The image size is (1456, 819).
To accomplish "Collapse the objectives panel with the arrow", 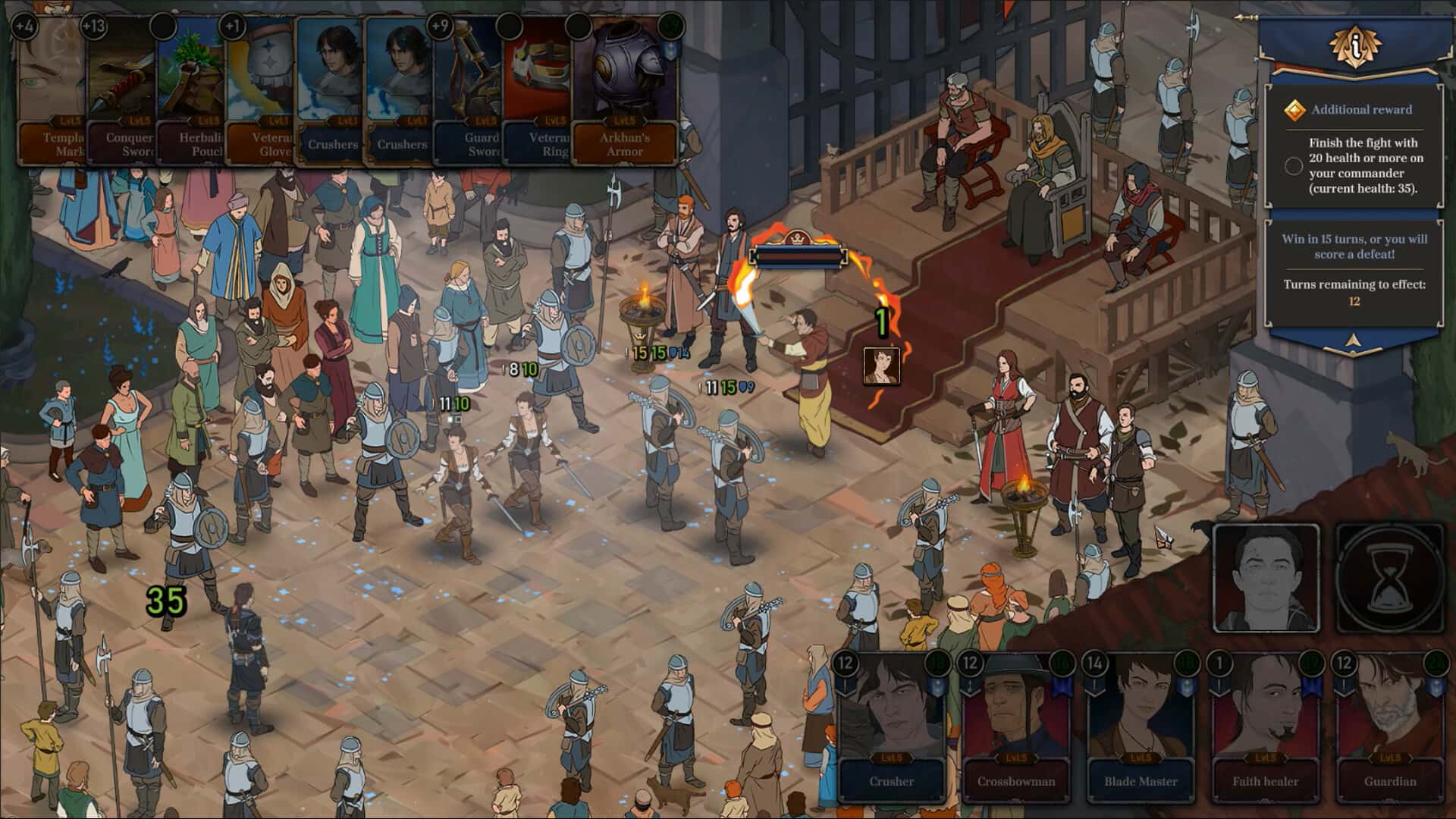I will (x=1354, y=342).
